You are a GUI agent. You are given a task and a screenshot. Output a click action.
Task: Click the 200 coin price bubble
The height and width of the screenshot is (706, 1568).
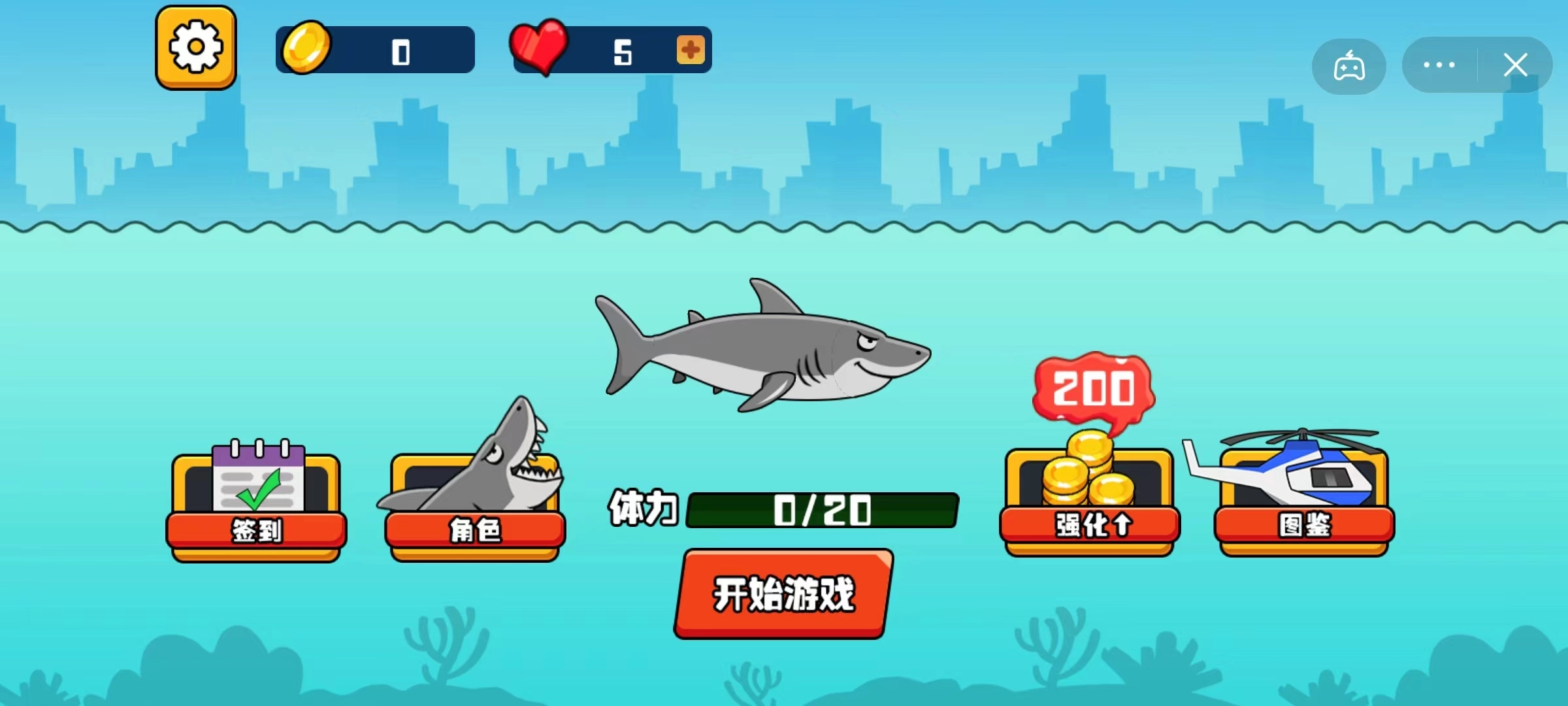pyautogui.click(x=1093, y=387)
